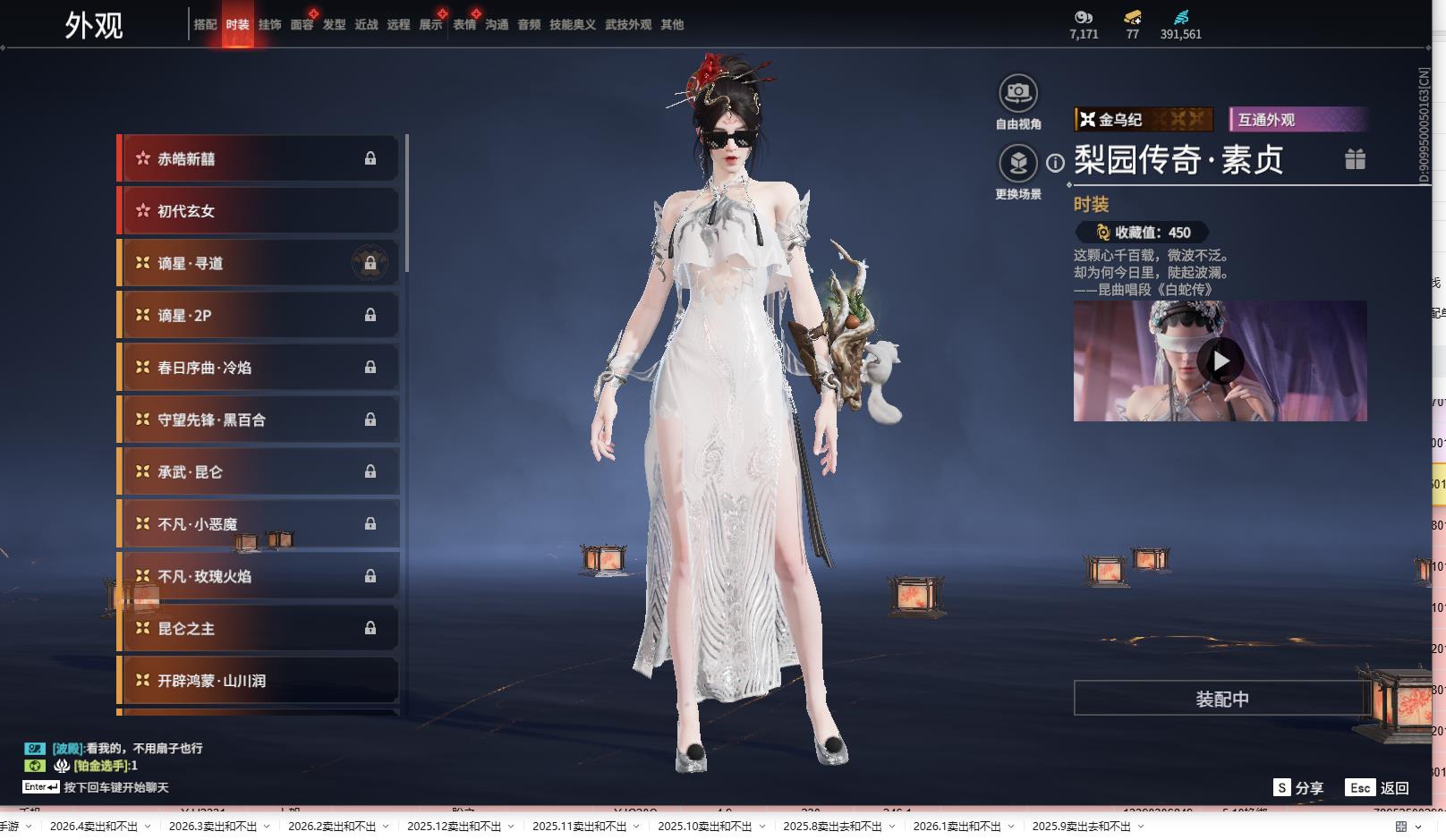Select the 面容 tab
This screenshot has width=1446, height=840.
[x=302, y=25]
